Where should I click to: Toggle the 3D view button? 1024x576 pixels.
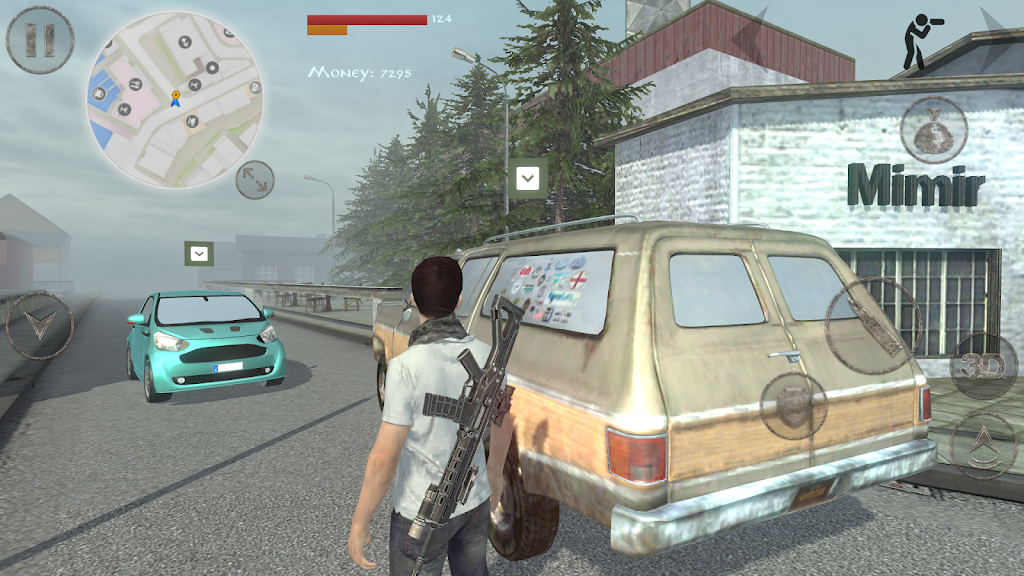(x=983, y=366)
